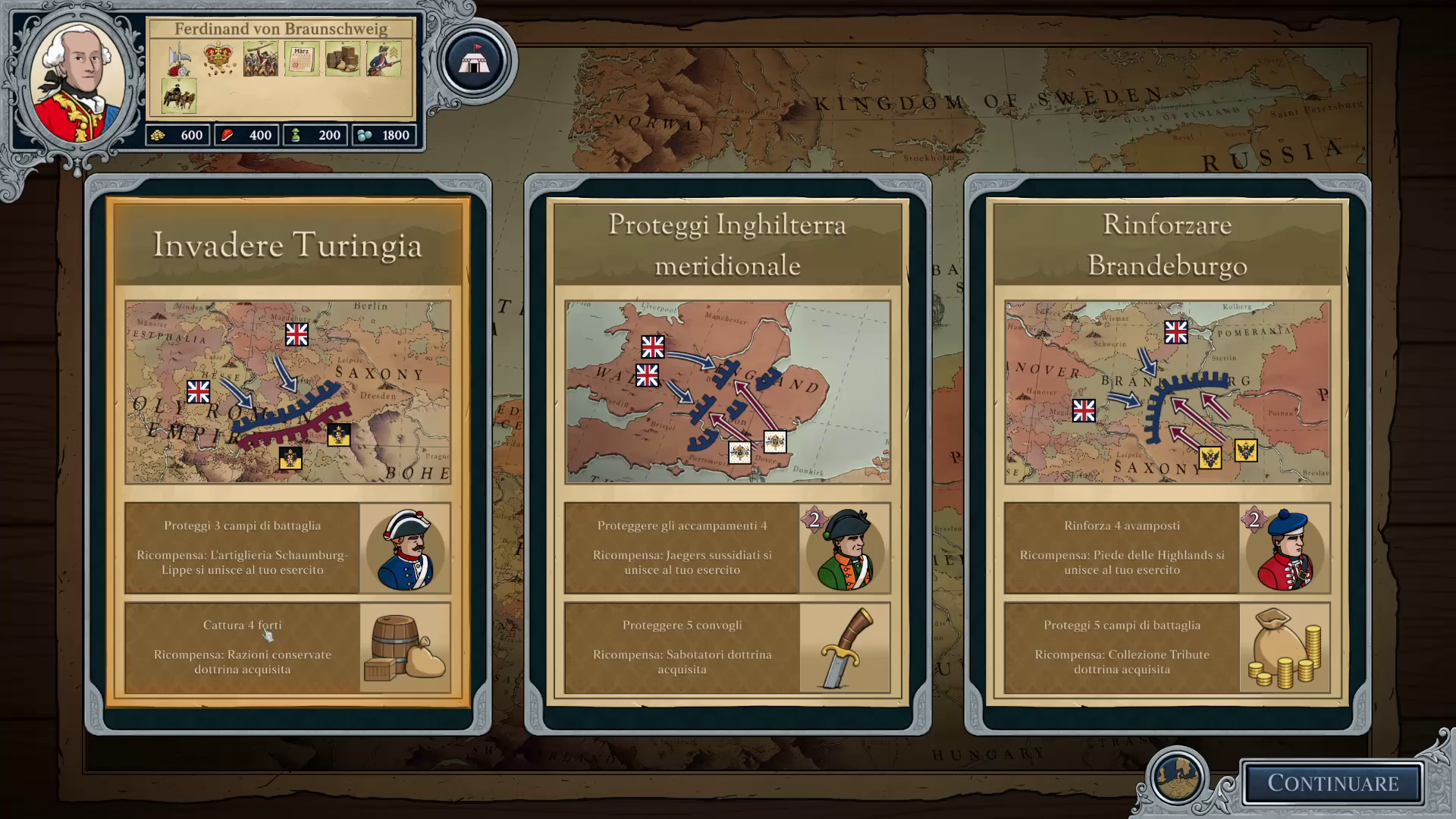Viewport: 1456px width, 819px height.
Task: Select the horse-drawn wagon doctrine icon
Action: pos(179,96)
